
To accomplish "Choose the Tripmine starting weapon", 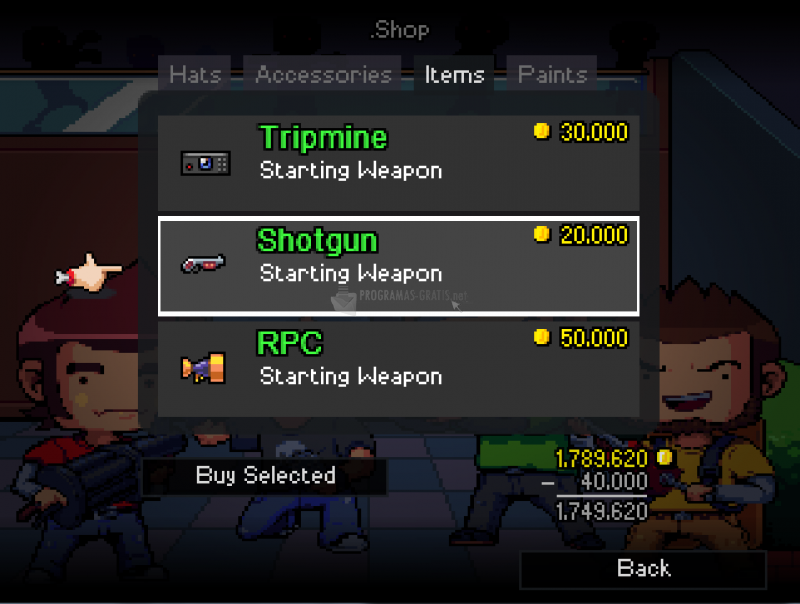I will [x=398, y=161].
